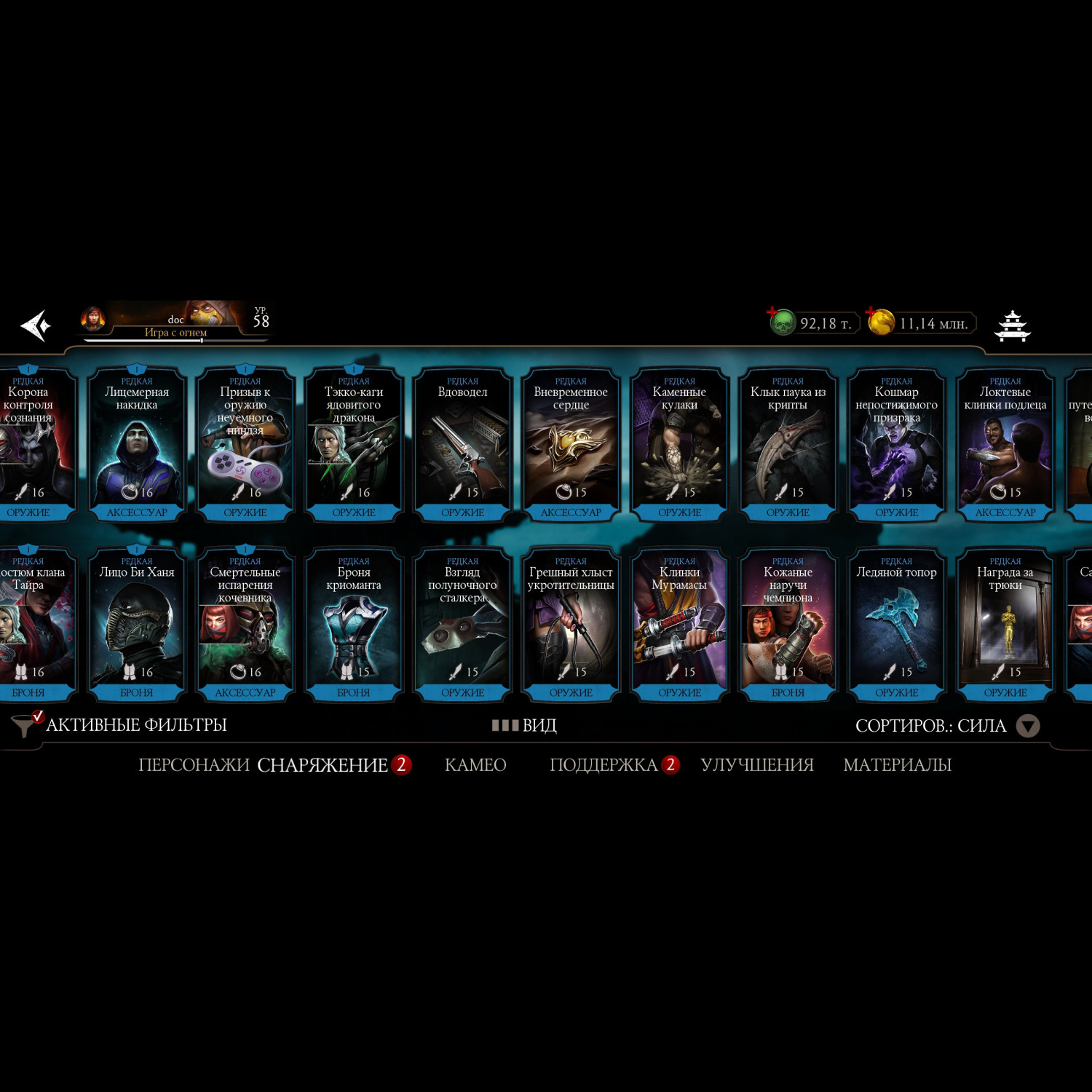
Task: Change the card view with Вид
Action: pyautogui.click(x=525, y=725)
